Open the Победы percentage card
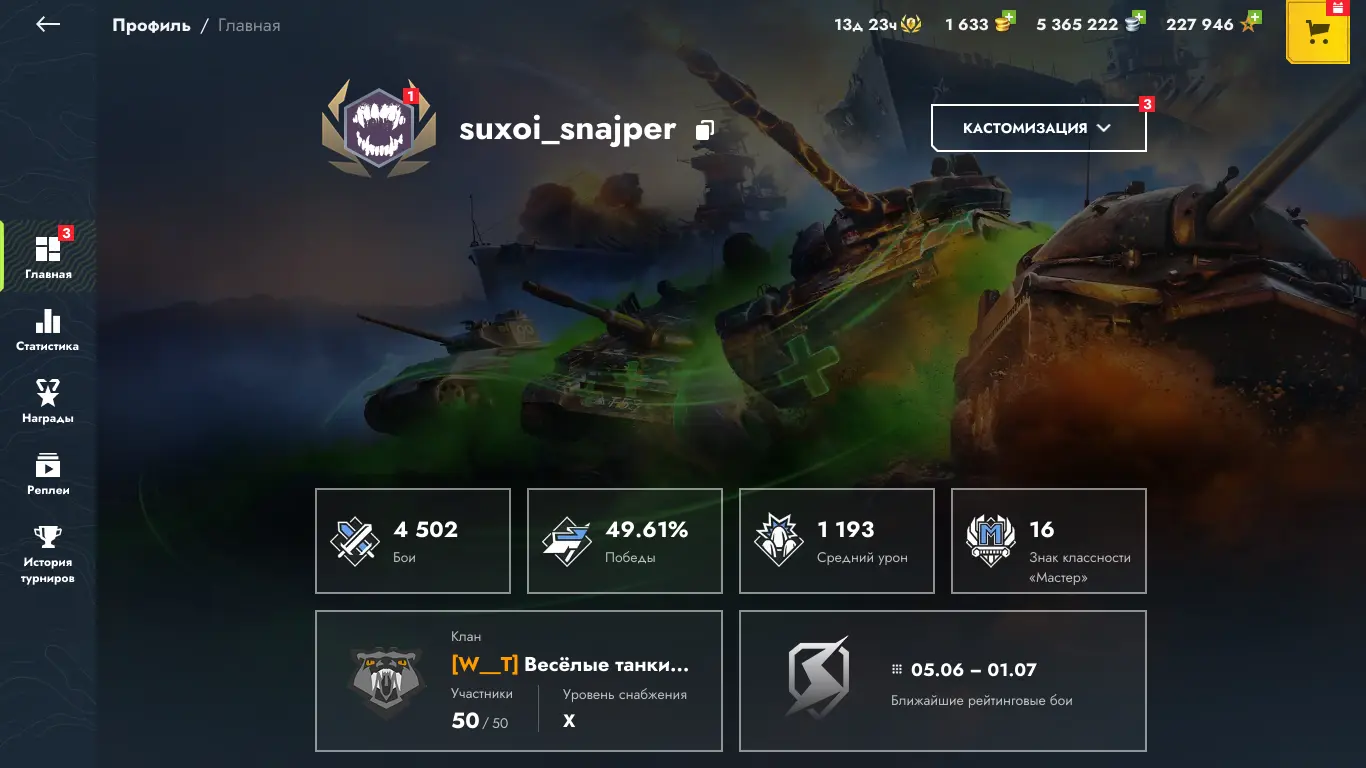This screenshot has width=1366, height=768. (x=625, y=541)
